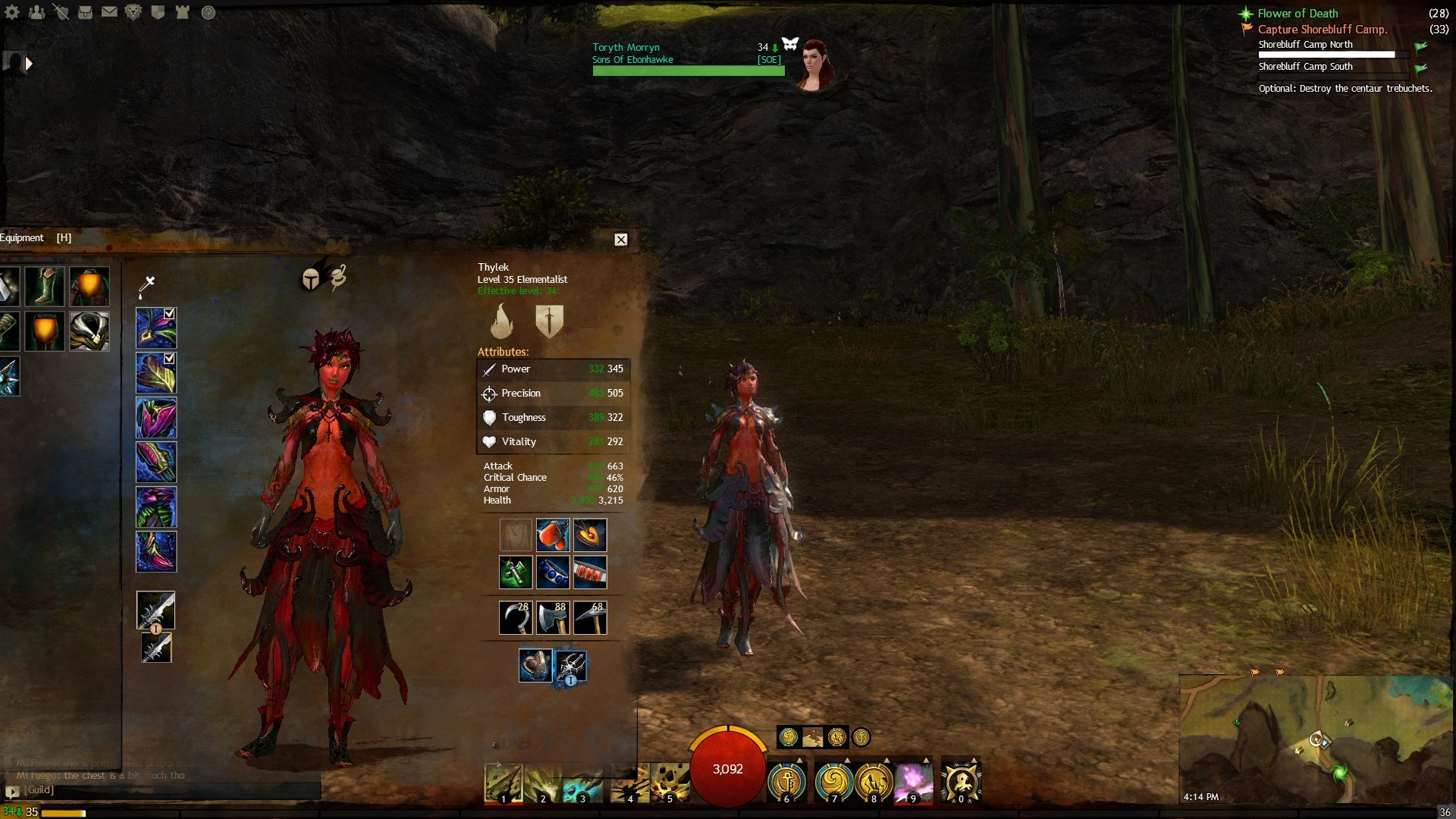Open the help question mark menu
The height and width of the screenshot is (819, 1456).
[x=209, y=12]
